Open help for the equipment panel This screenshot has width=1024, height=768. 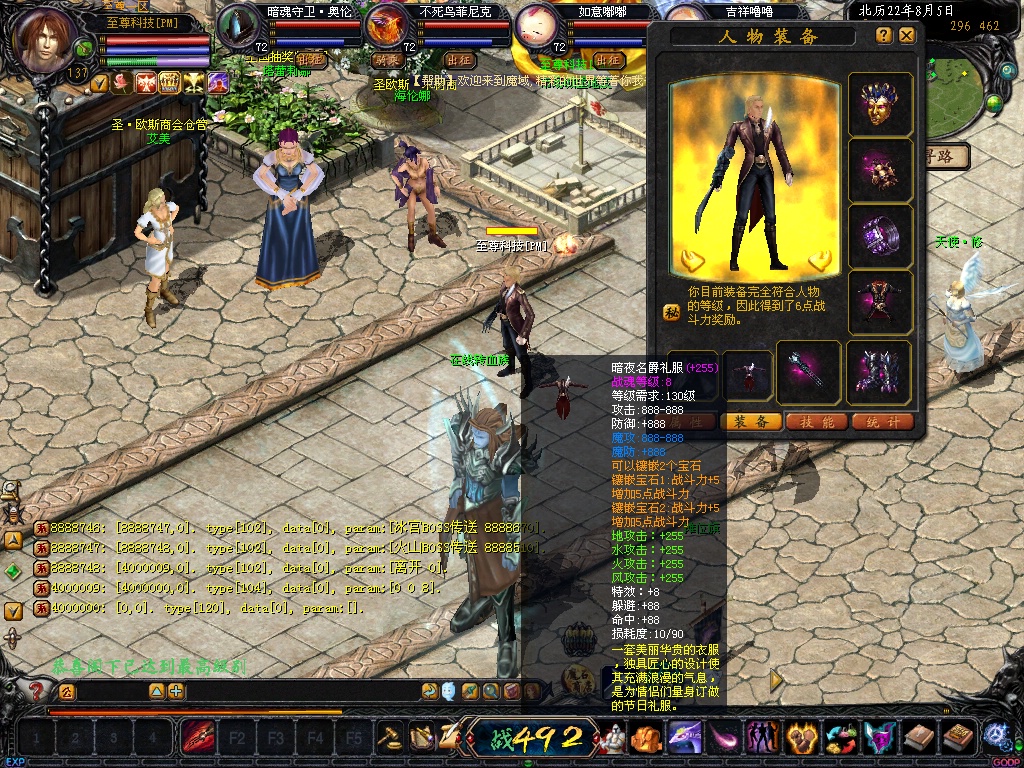point(884,35)
